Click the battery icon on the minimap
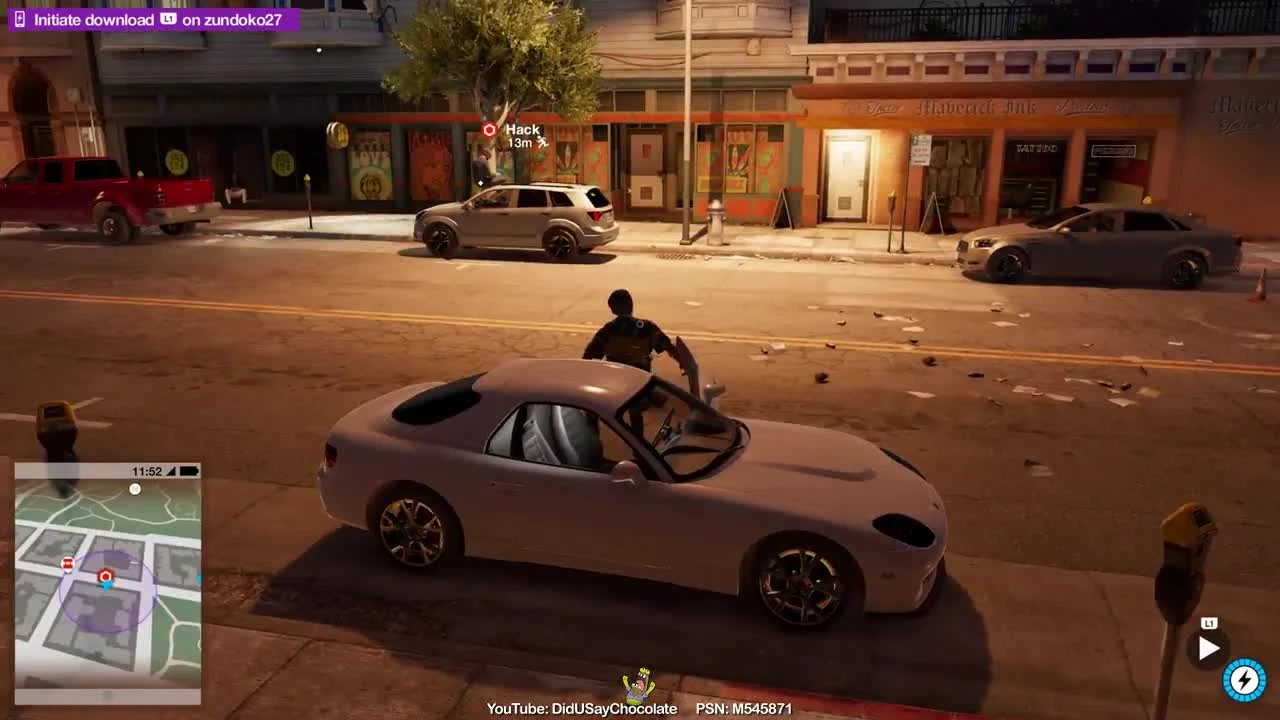The height and width of the screenshot is (720, 1280). point(188,469)
